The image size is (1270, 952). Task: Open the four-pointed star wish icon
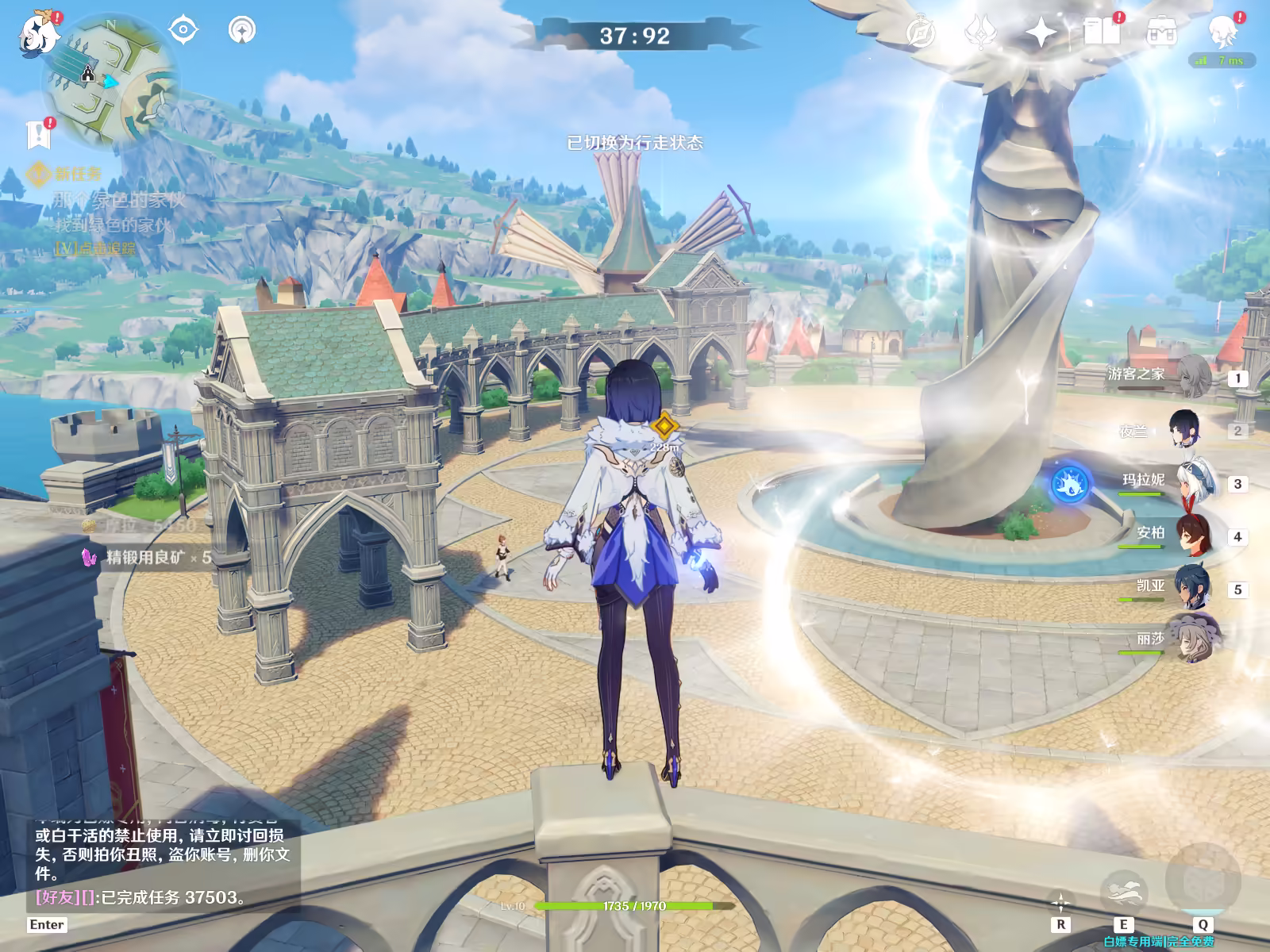click(x=1041, y=33)
